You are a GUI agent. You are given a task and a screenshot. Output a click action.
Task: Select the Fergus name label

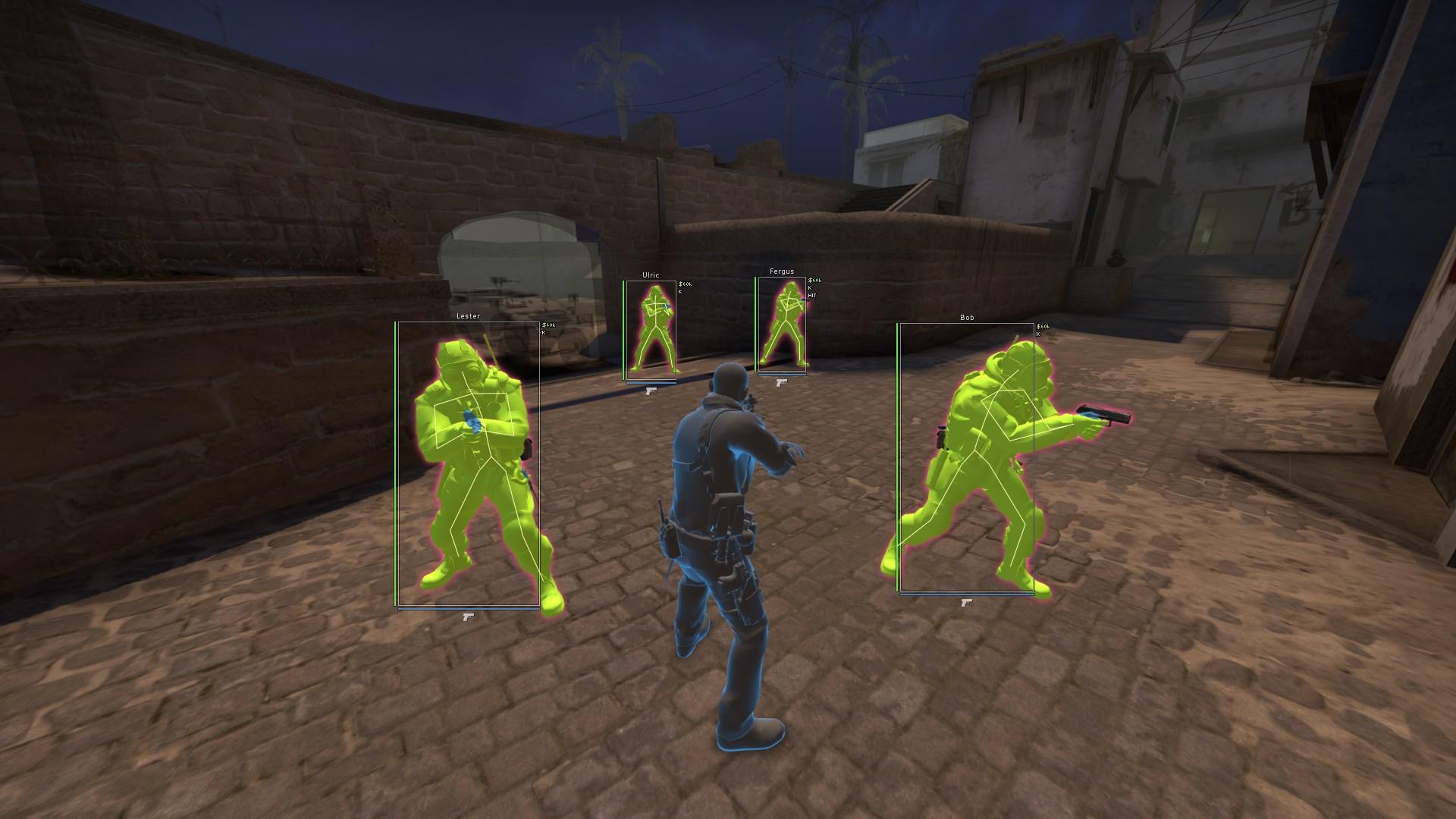pyautogui.click(x=782, y=271)
